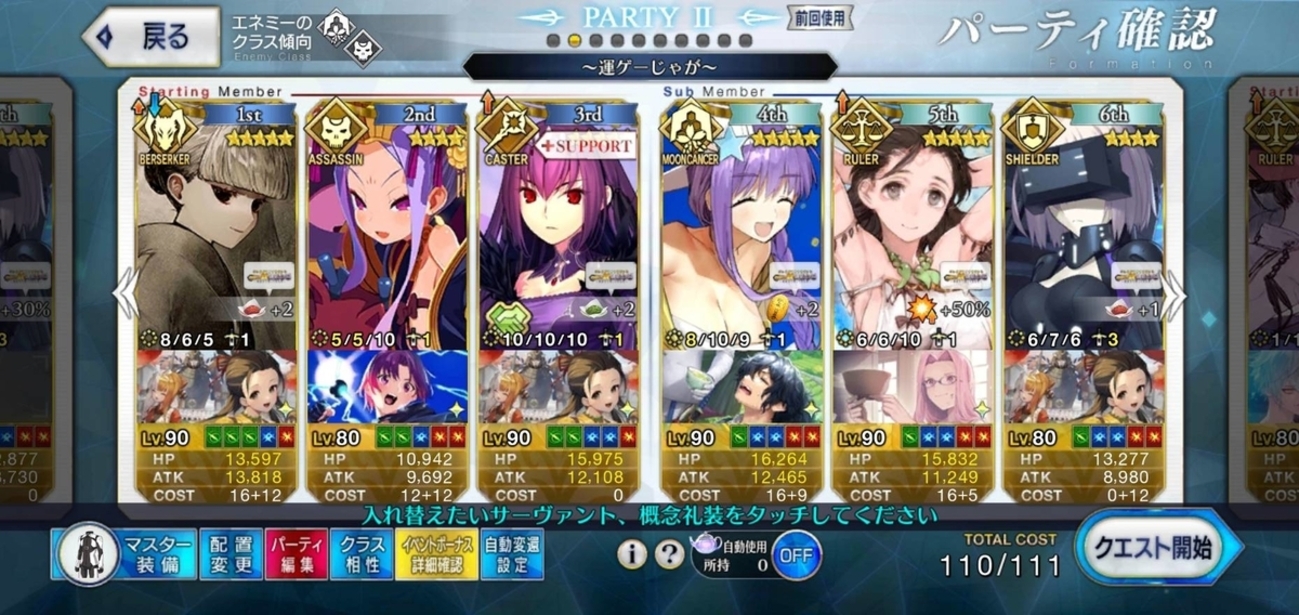Open the question mark help button

664,554
